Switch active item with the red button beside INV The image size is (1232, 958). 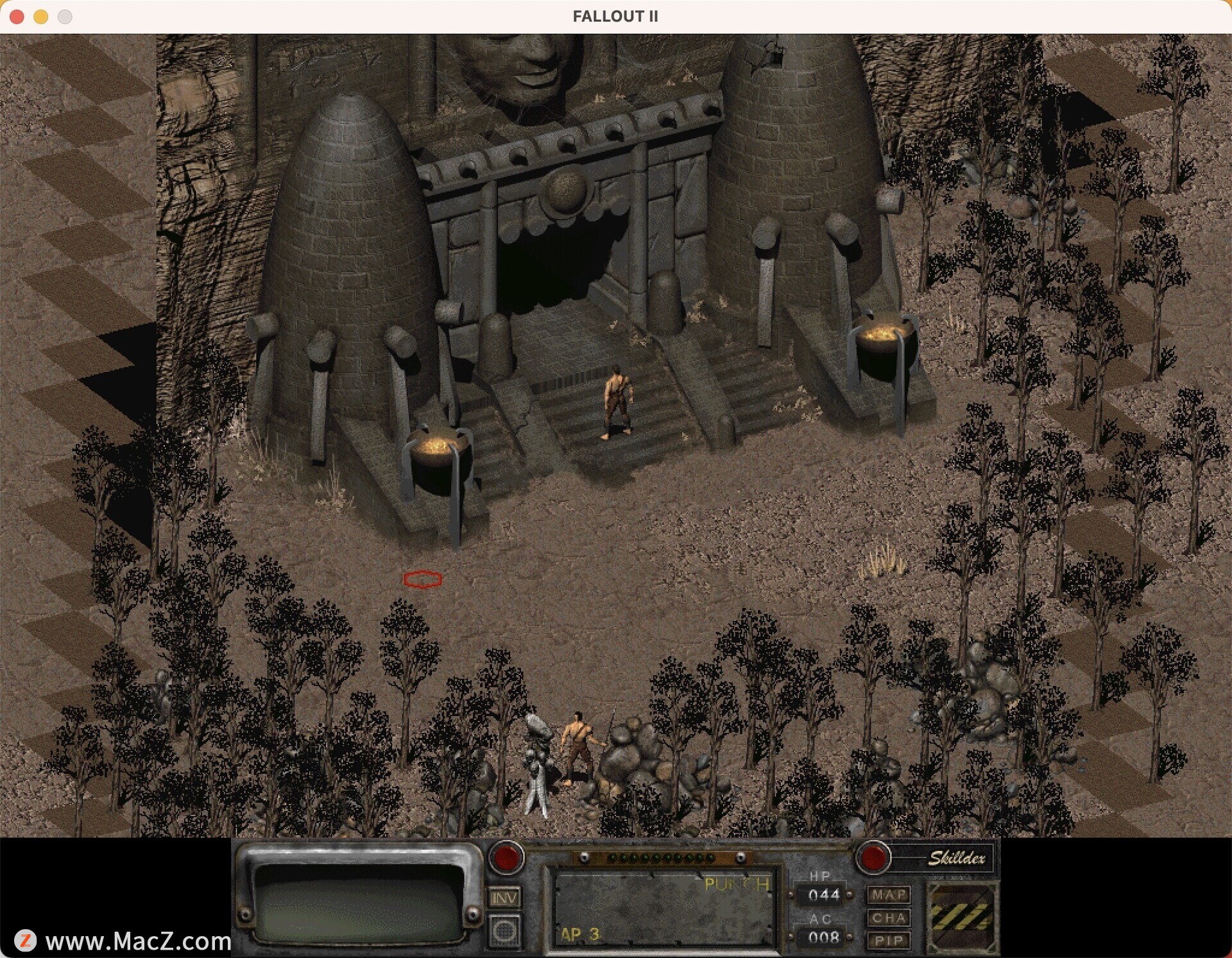[506, 858]
